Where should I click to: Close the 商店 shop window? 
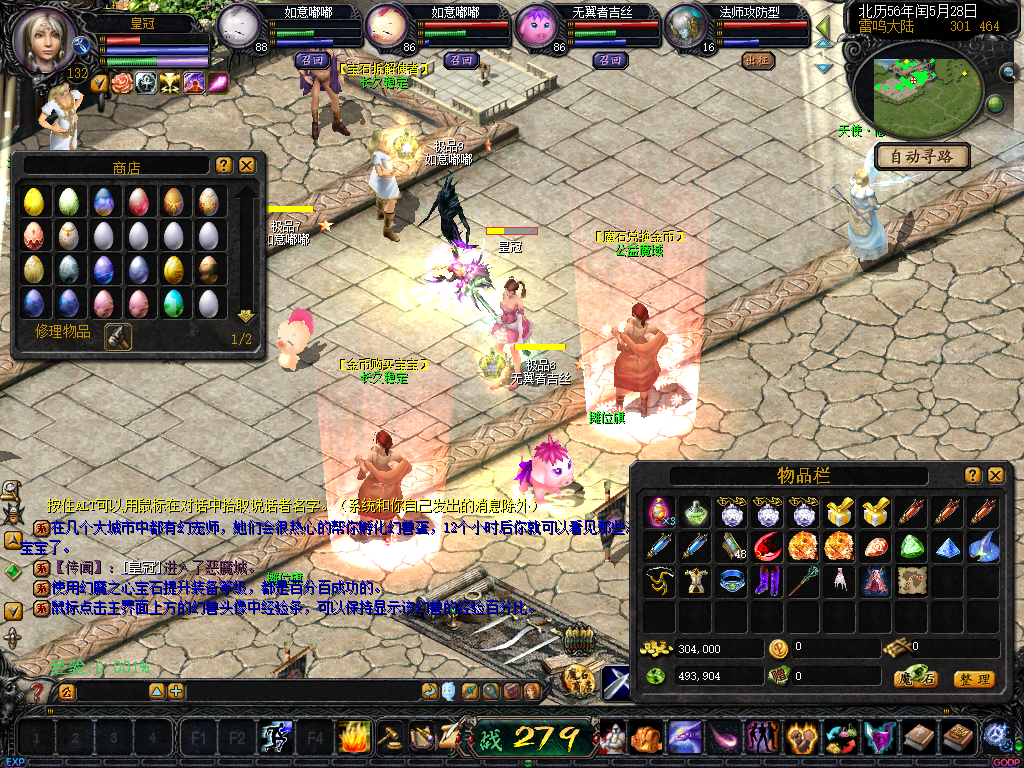click(x=247, y=165)
